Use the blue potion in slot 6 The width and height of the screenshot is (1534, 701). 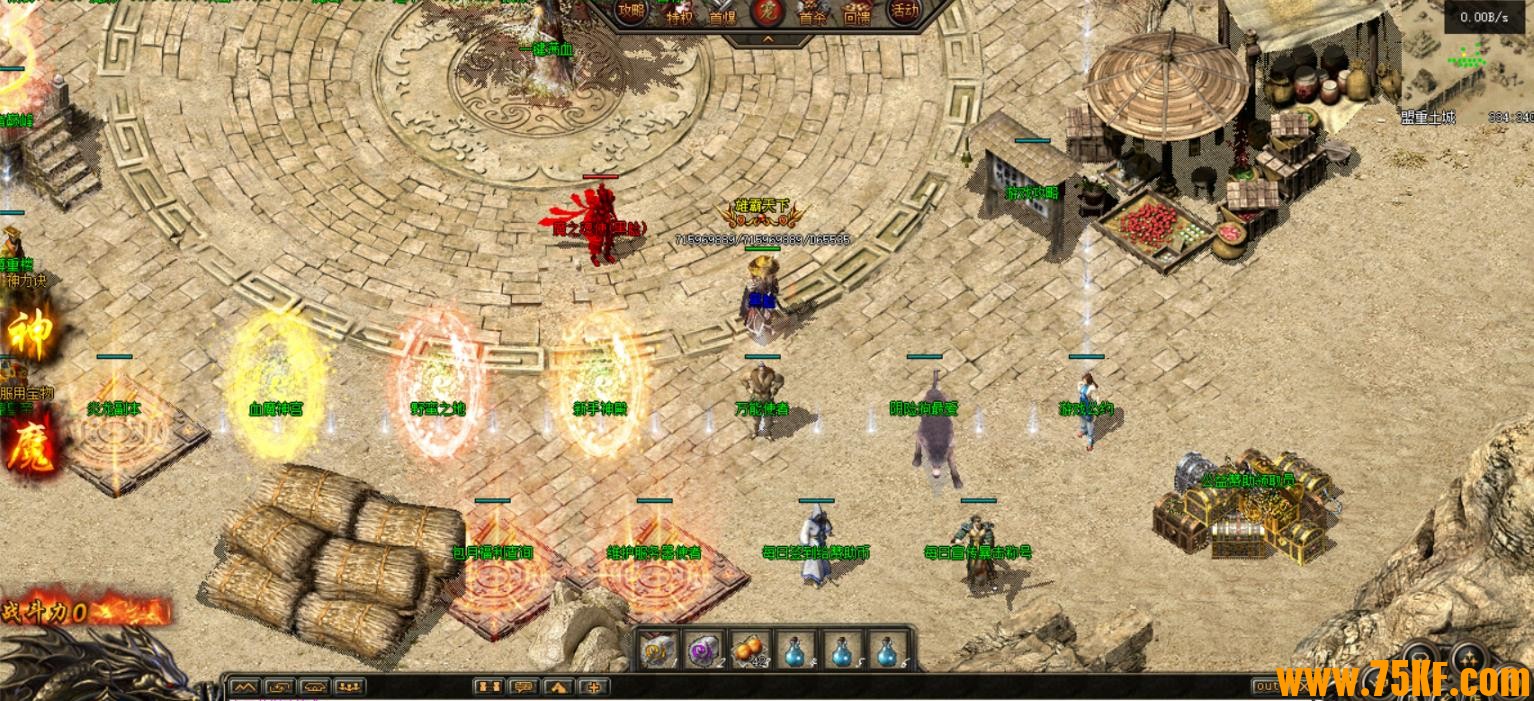click(x=886, y=650)
